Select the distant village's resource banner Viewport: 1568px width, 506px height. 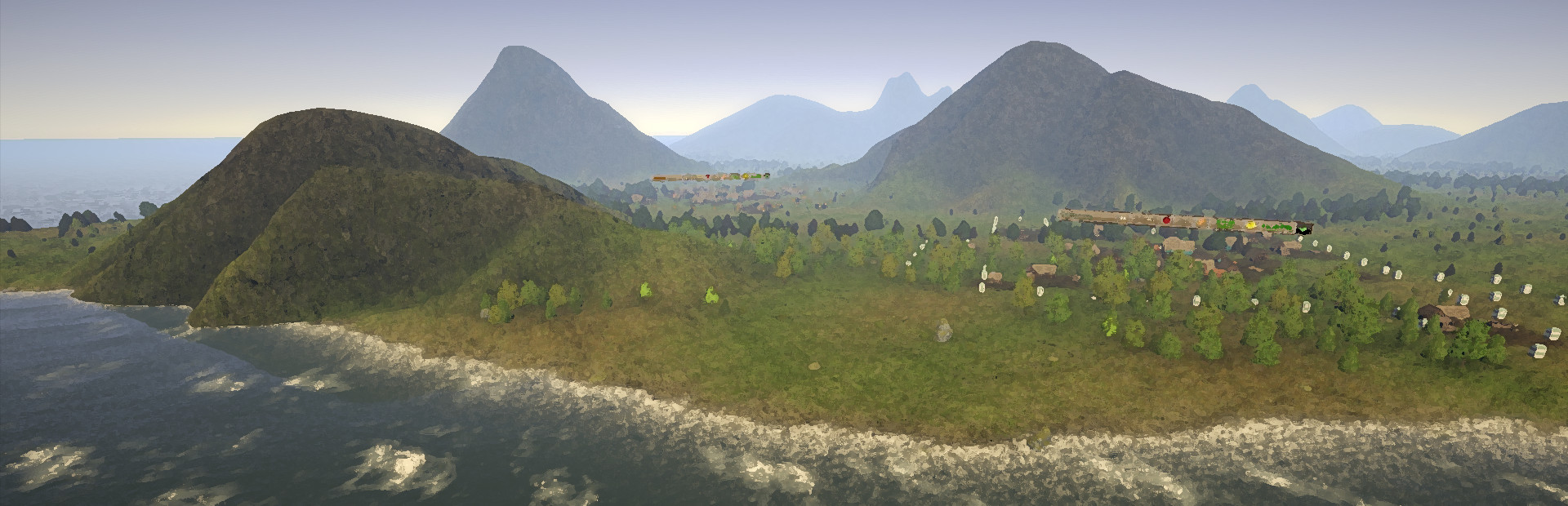(x=710, y=176)
